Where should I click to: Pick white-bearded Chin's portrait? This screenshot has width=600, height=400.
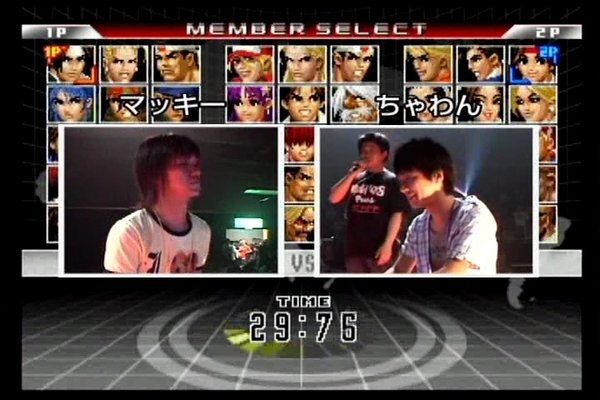354,103
